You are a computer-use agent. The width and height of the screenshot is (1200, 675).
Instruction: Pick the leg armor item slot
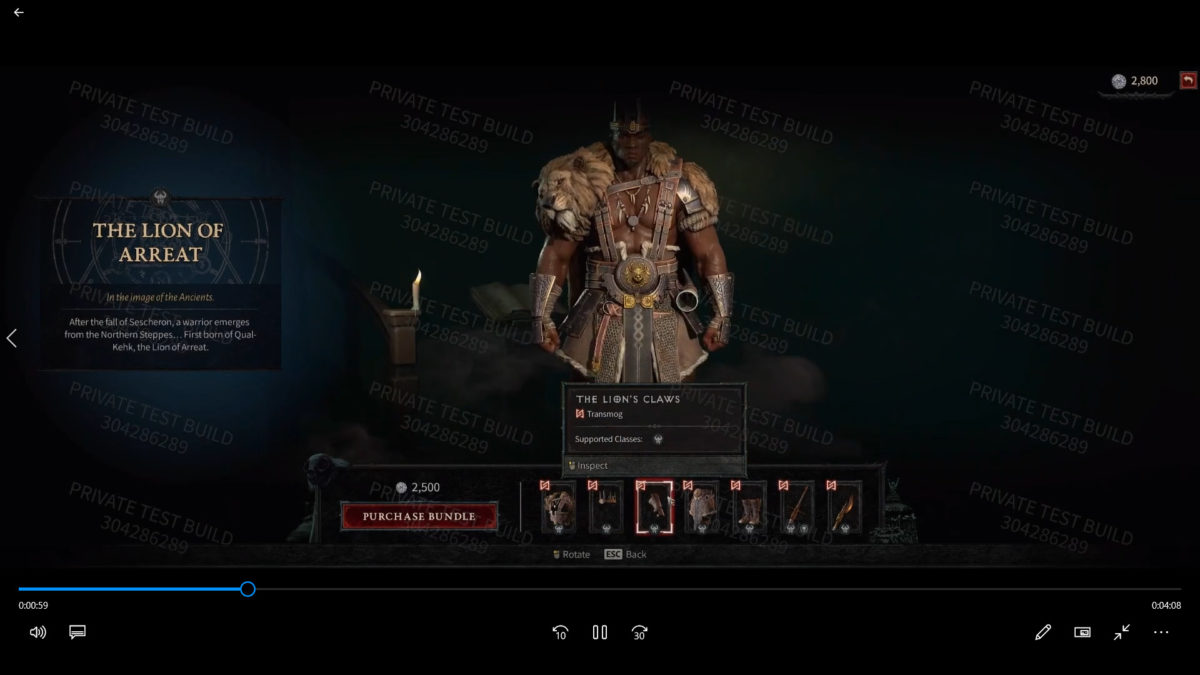click(701, 509)
